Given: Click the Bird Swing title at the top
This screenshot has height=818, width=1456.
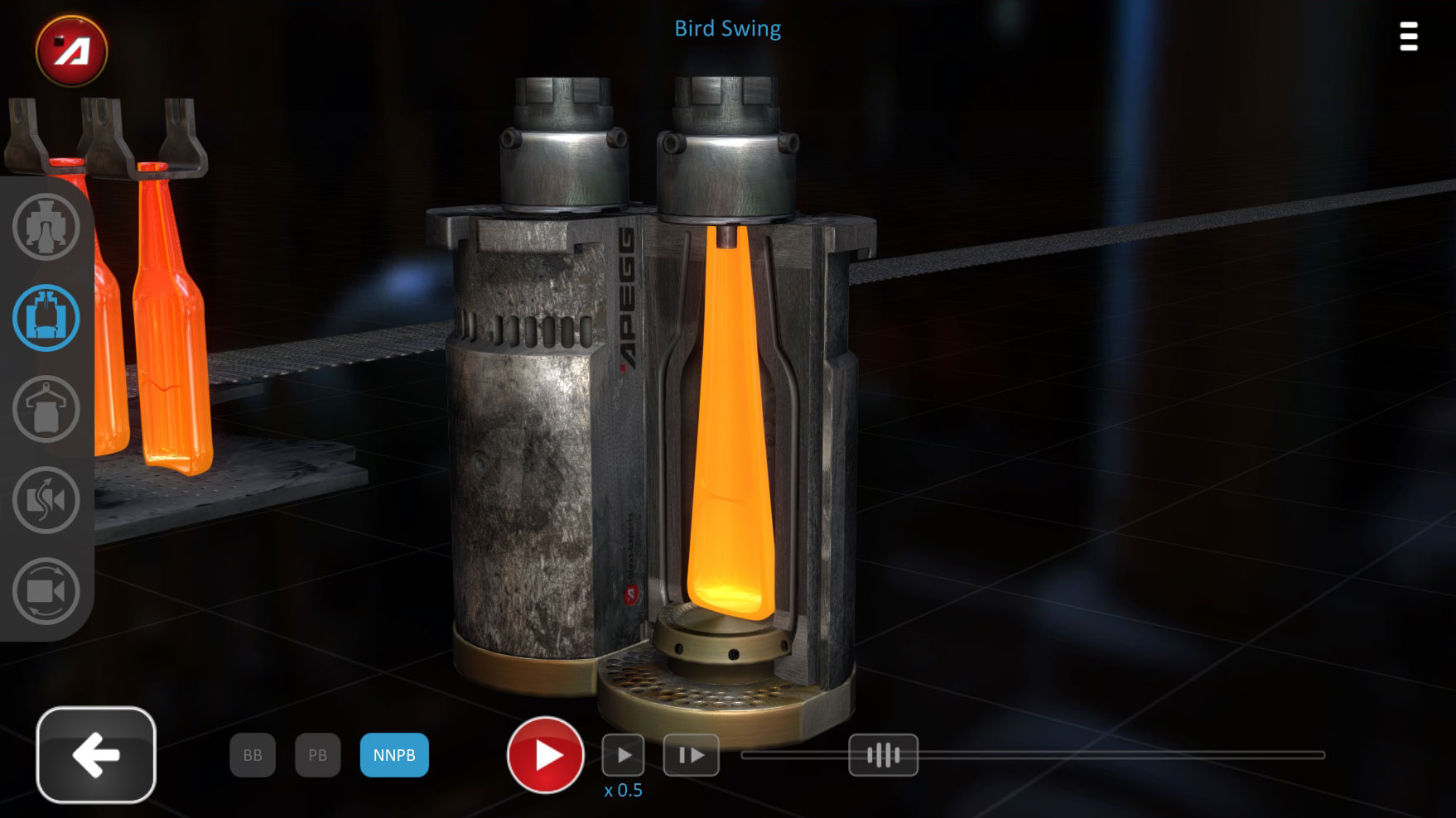Looking at the screenshot, I should [x=726, y=28].
